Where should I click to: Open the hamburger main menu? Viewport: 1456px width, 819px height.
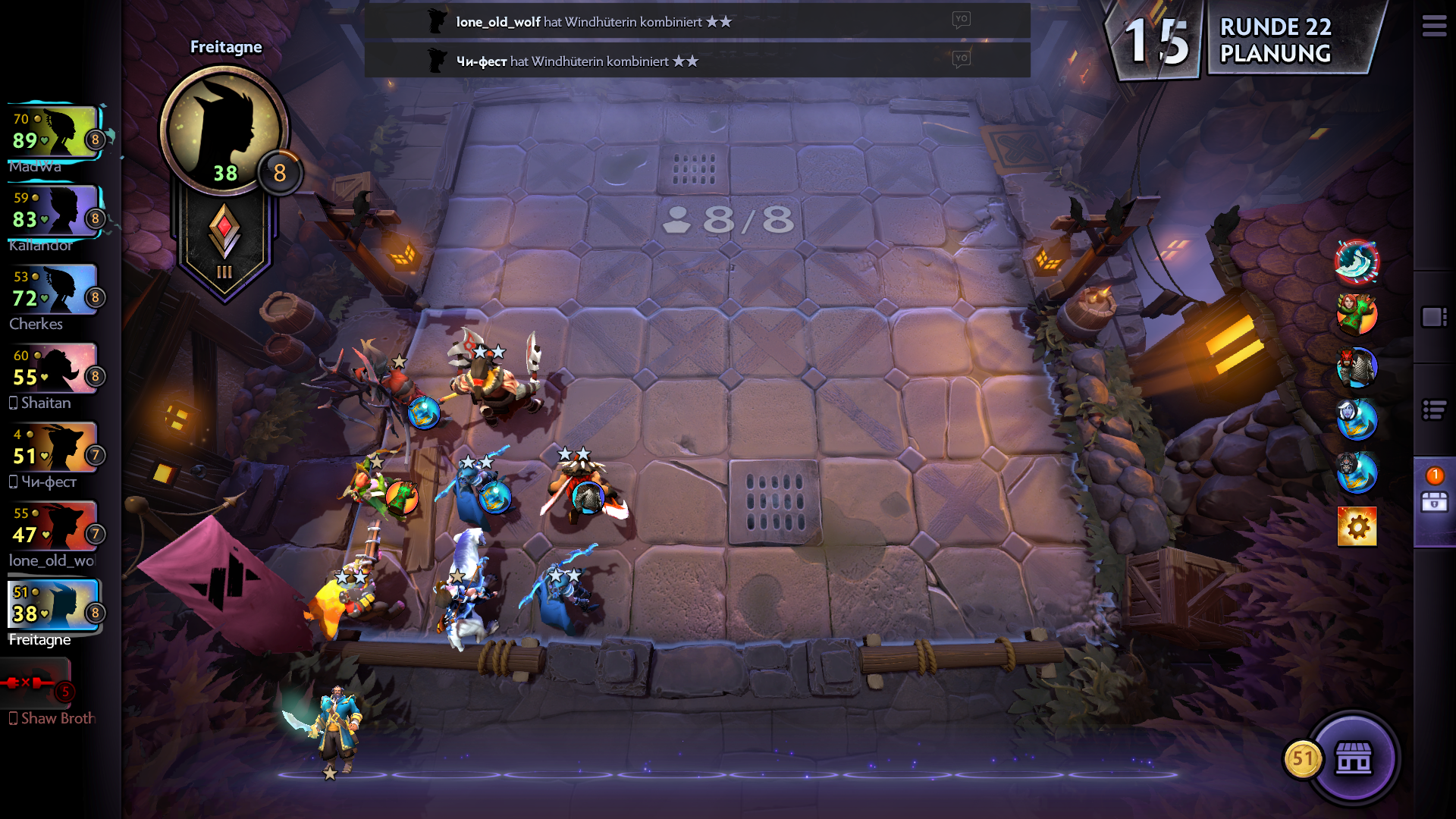point(1433,27)
